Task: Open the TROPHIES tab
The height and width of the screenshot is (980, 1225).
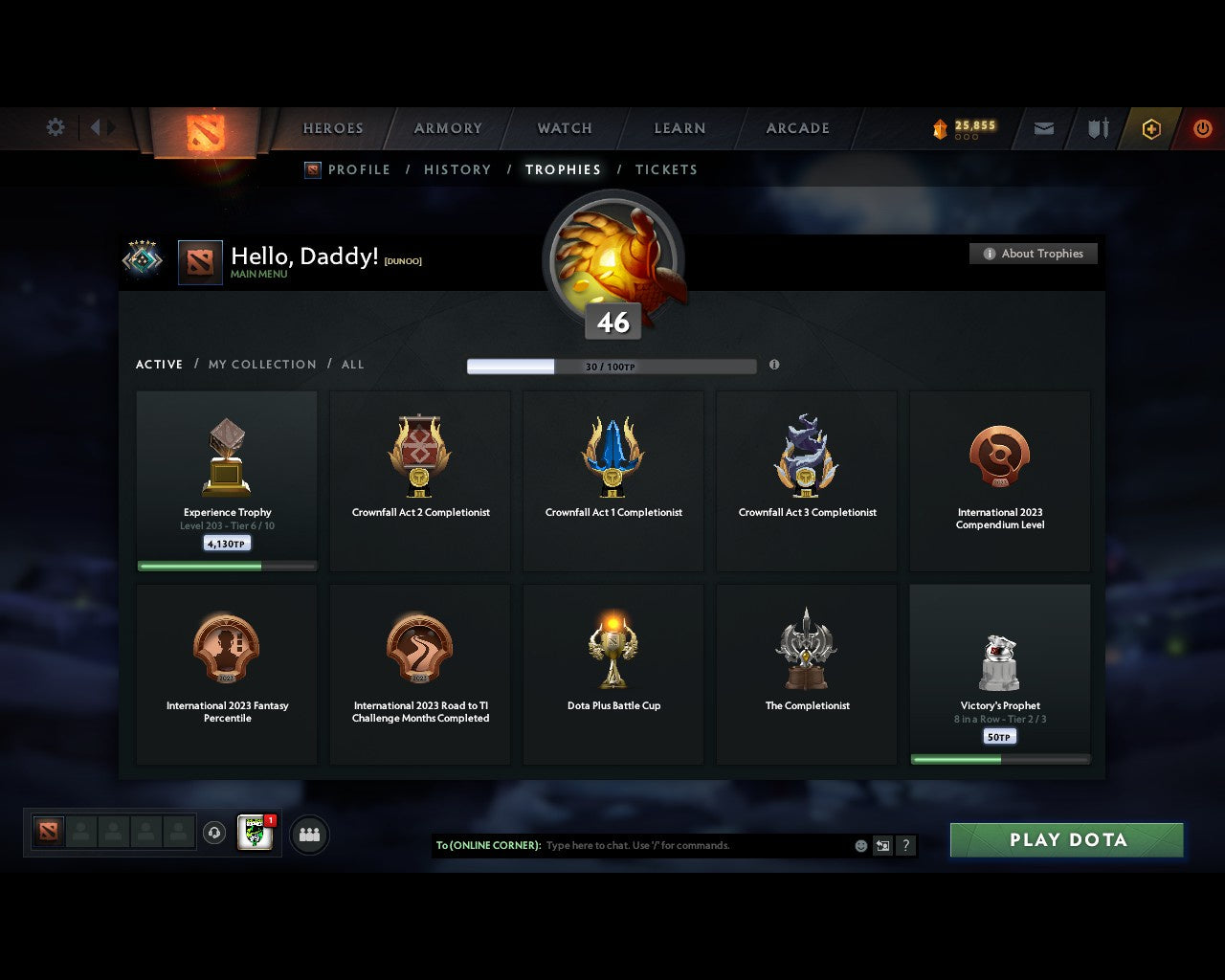Action: pyautogui.click(x=563, y=169)
